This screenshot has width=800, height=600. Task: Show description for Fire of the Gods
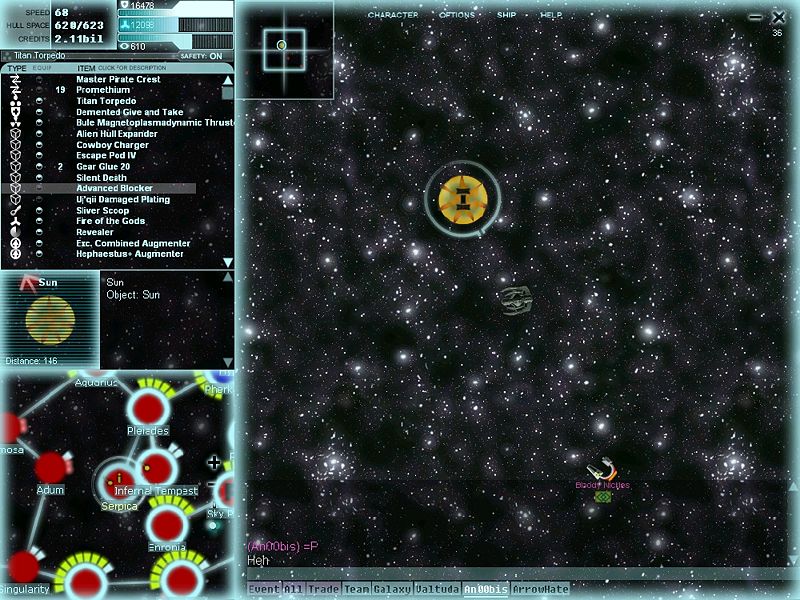(x=110, y=221)
